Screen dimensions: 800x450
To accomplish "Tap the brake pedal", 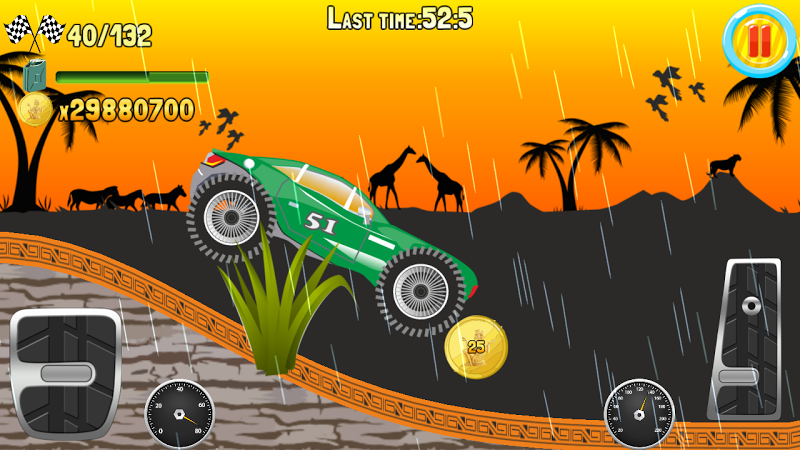I will pyautogui.click(x=66, y=373).
